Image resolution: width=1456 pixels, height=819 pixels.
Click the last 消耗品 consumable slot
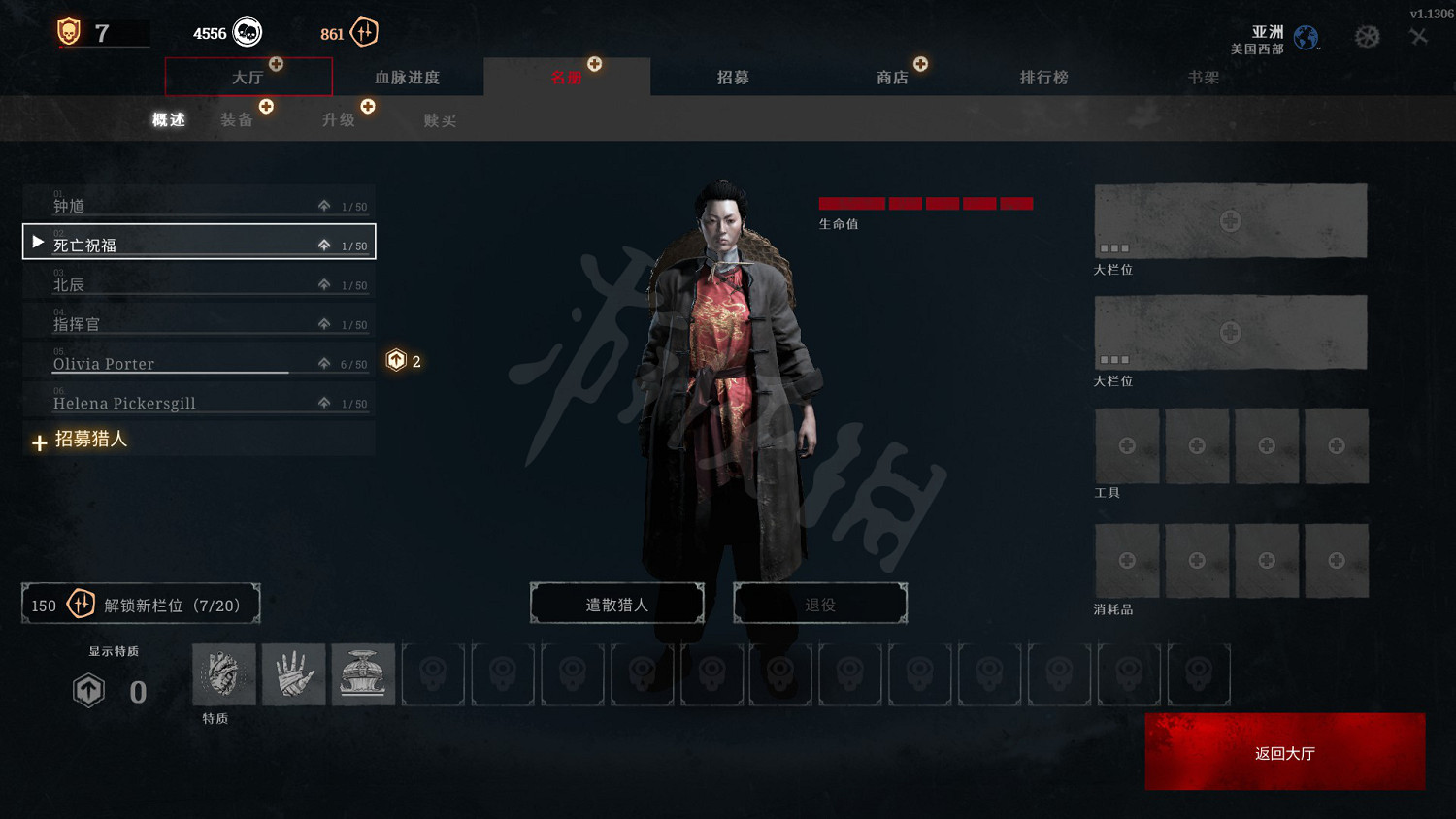click(x=1337, y=560)
